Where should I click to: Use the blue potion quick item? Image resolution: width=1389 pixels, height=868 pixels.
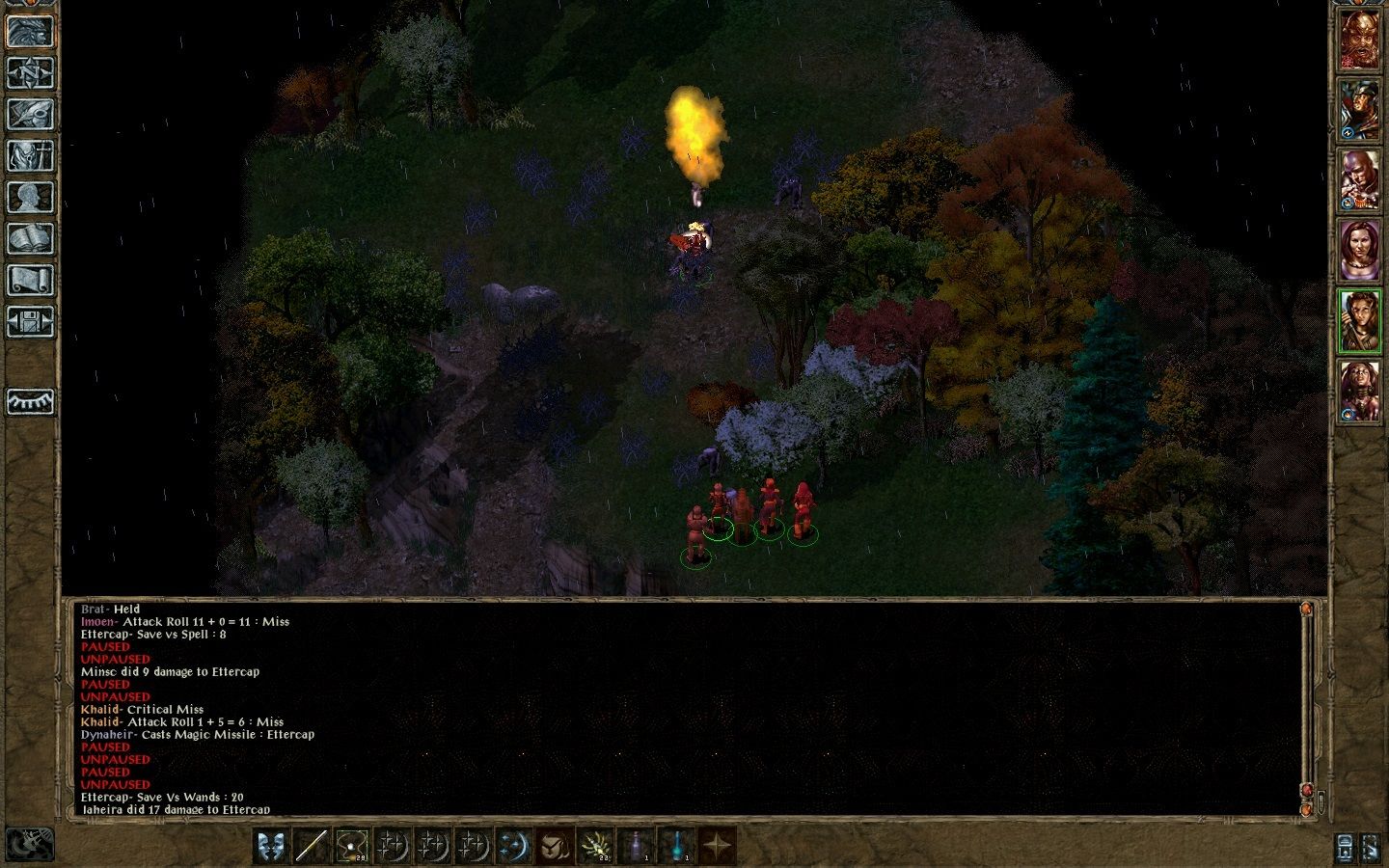tap(676, 846)
